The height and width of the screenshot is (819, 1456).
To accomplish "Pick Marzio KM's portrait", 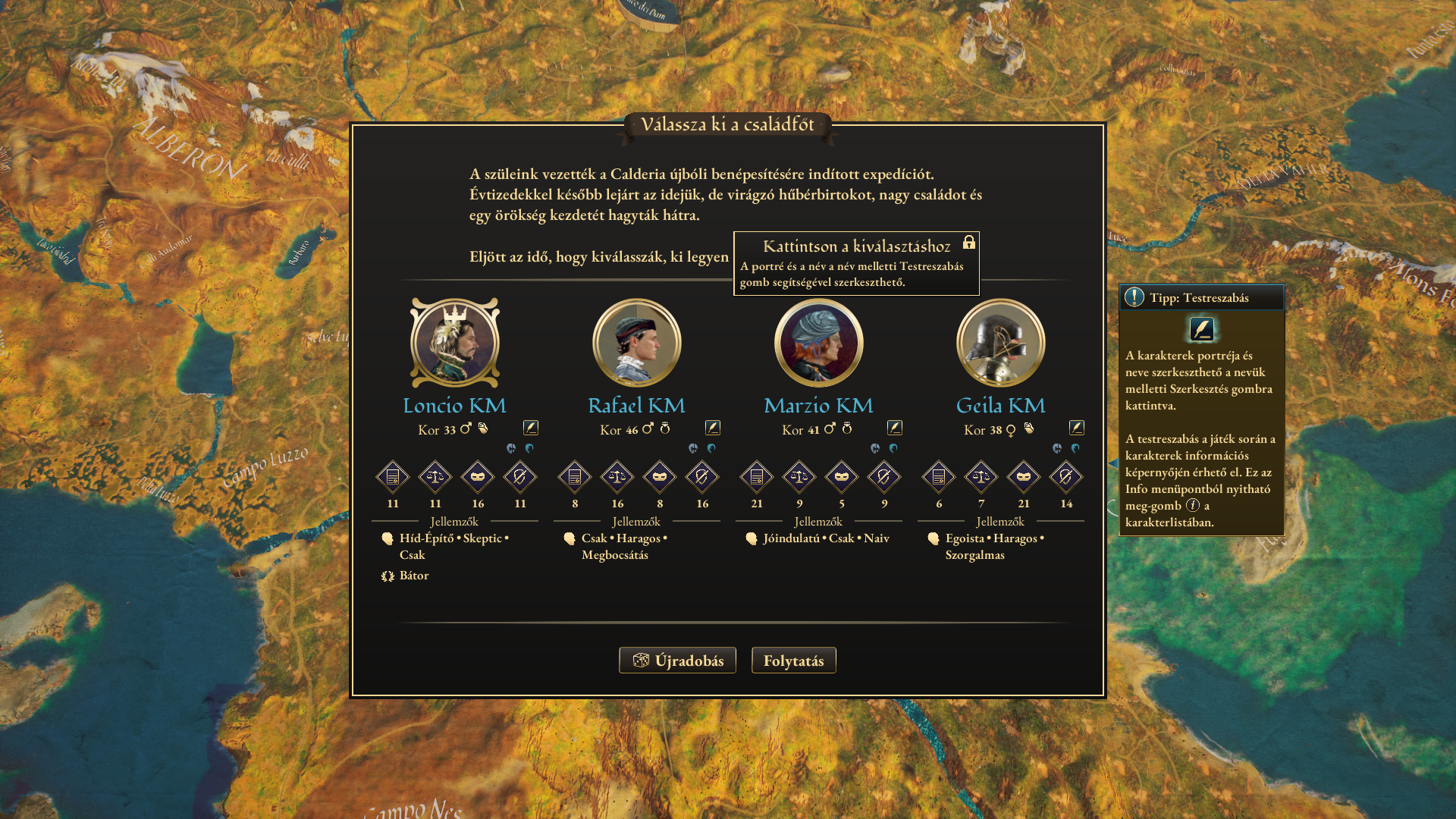I will [x=819, y=343].
